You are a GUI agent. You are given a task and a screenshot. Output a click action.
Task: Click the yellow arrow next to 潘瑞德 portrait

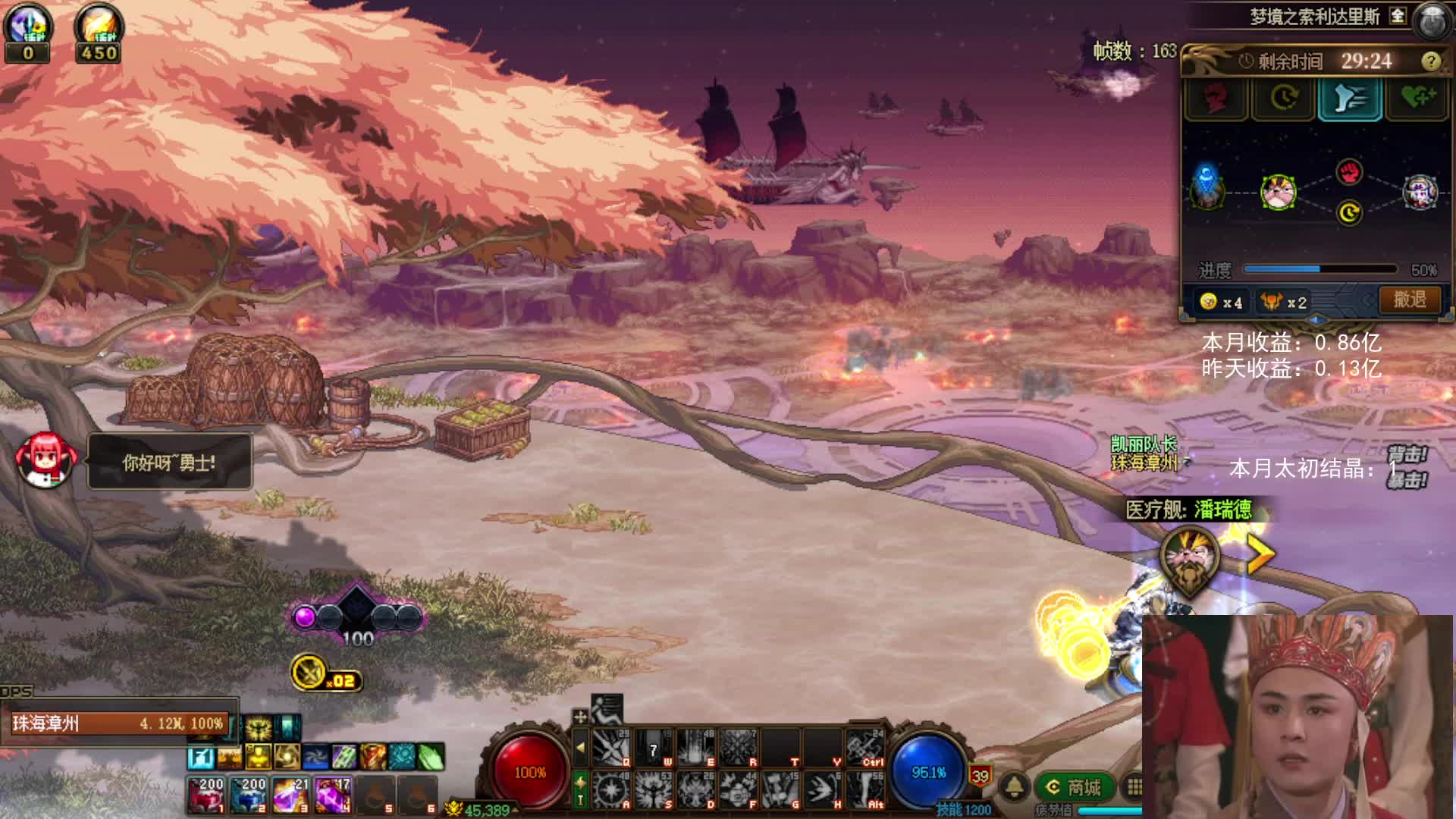point(1260,556)
